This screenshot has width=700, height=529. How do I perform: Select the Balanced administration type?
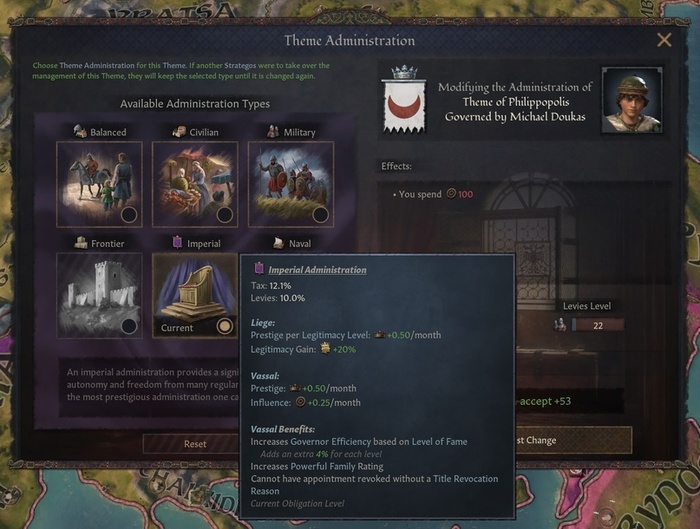point(99,183)
